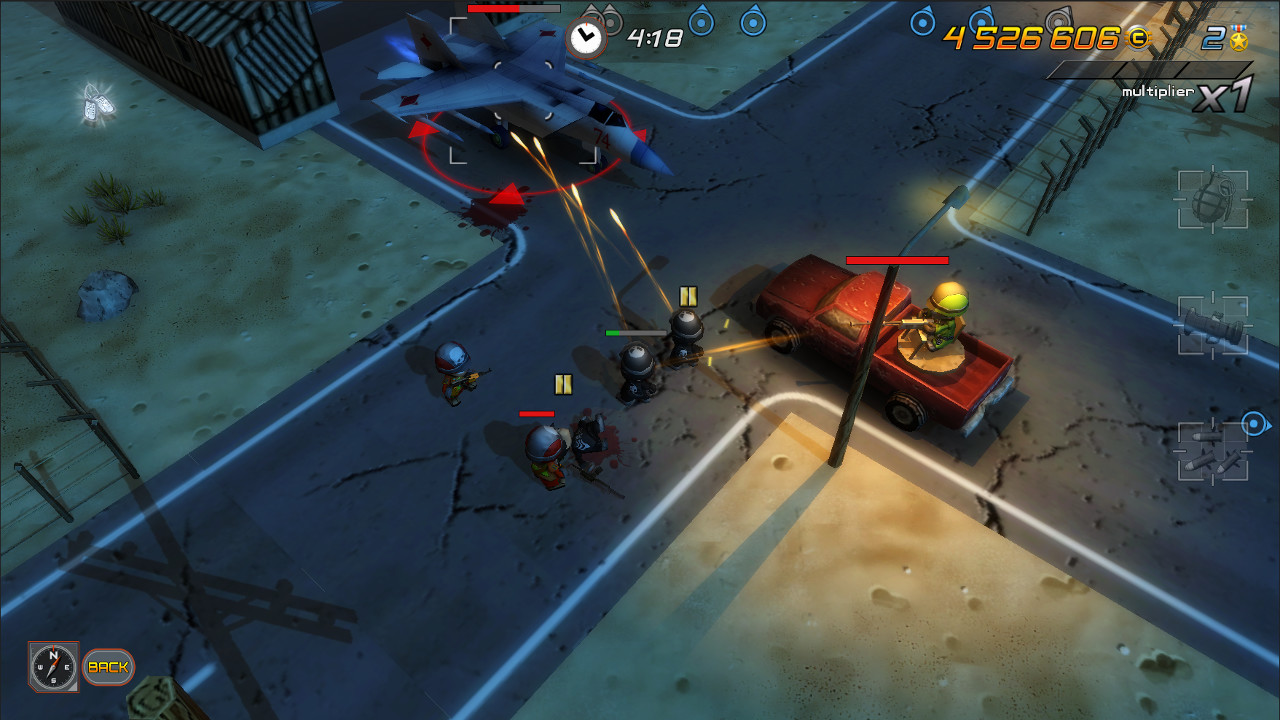Select the bazooka weapon slot
This screenshot has height=720, width=1280.
click(1213, 325)
